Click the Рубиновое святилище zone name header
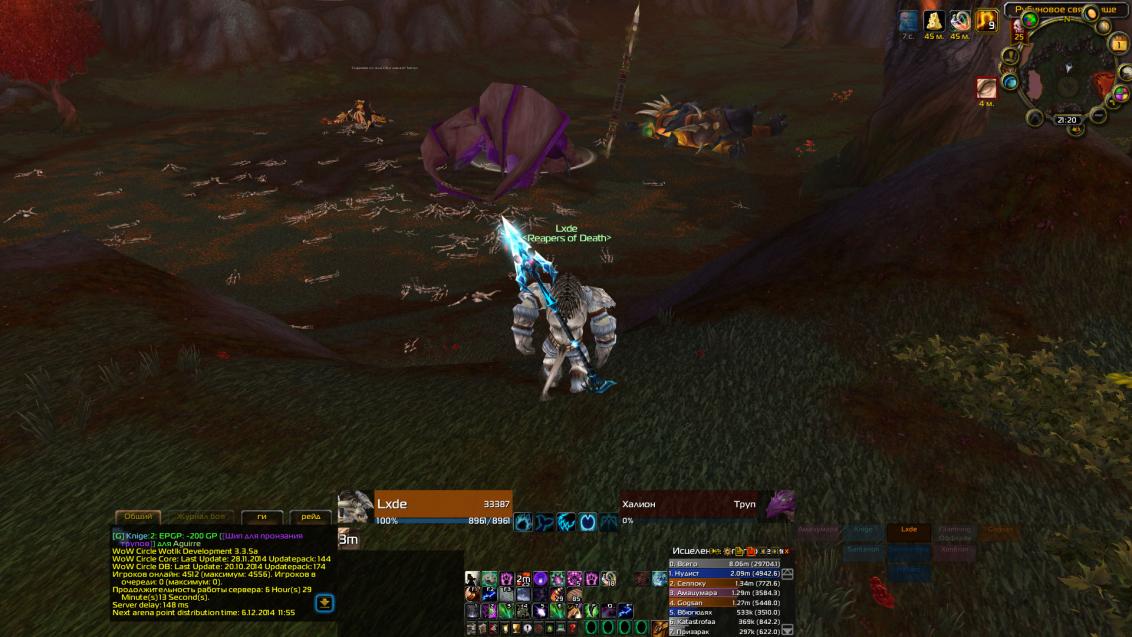The image size is (1132, 637). [1065, 9]
